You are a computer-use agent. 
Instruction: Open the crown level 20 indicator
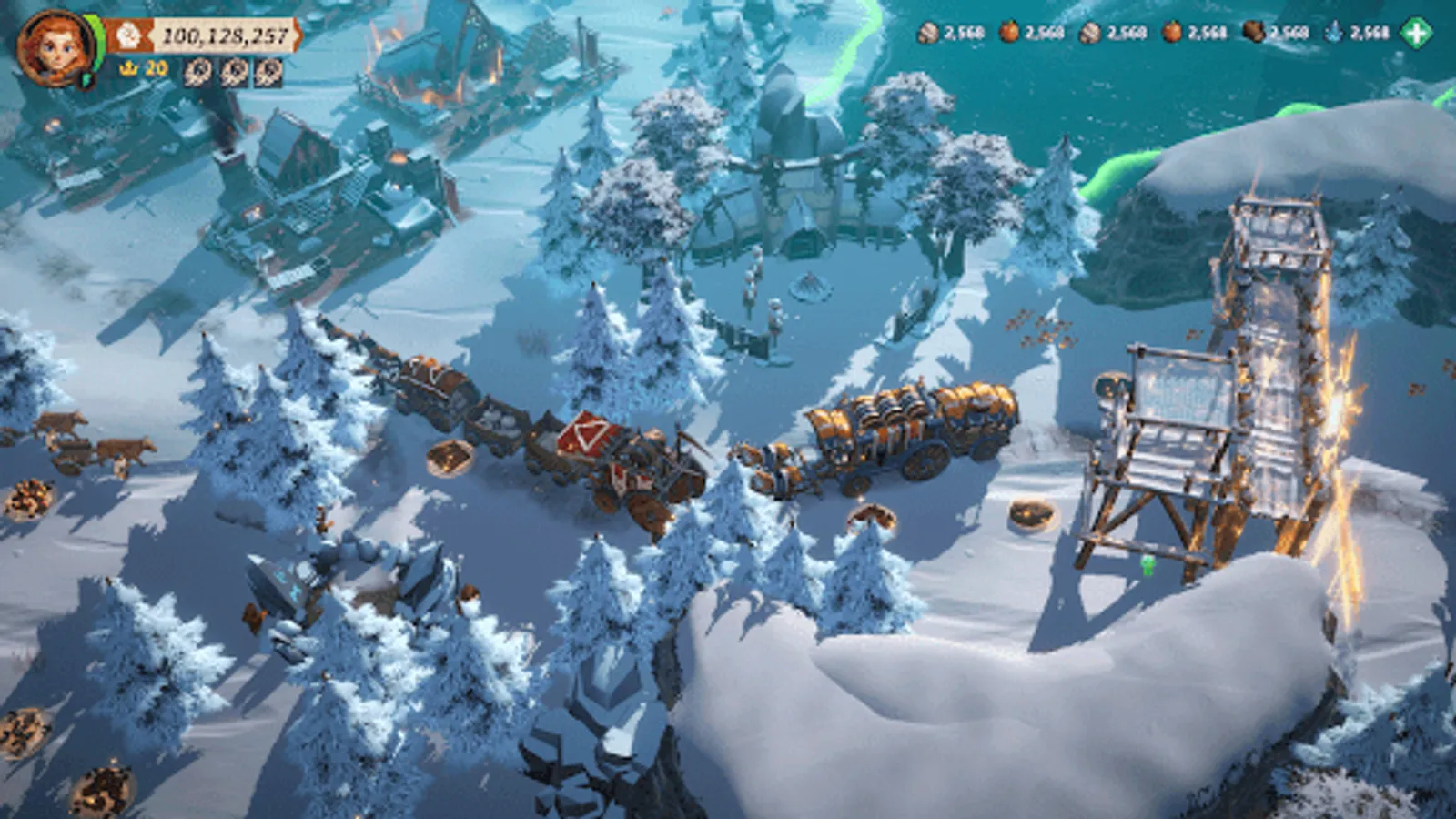point(141,66)
